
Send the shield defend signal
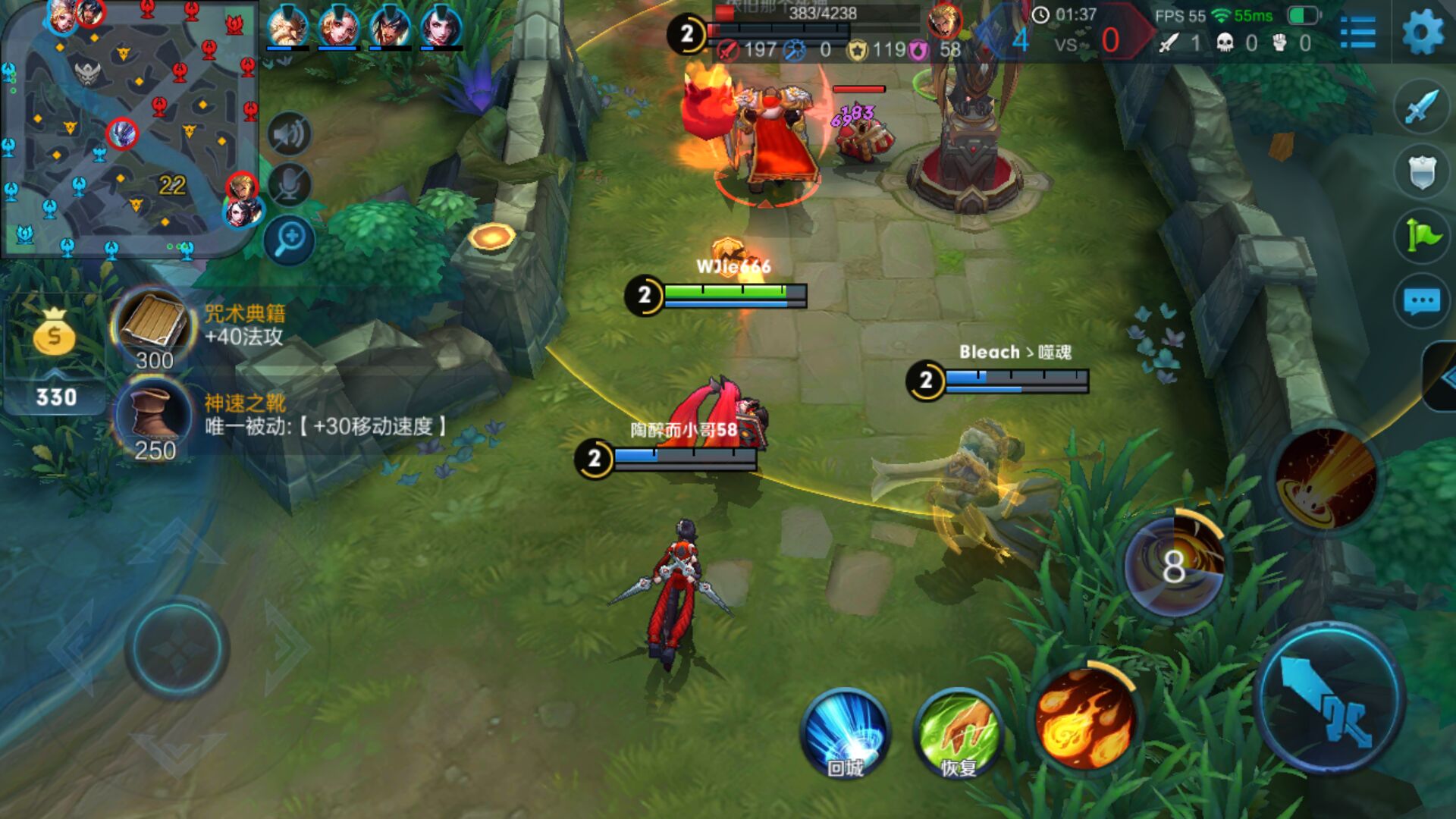pyautogui.click(x=1421, y=171)
